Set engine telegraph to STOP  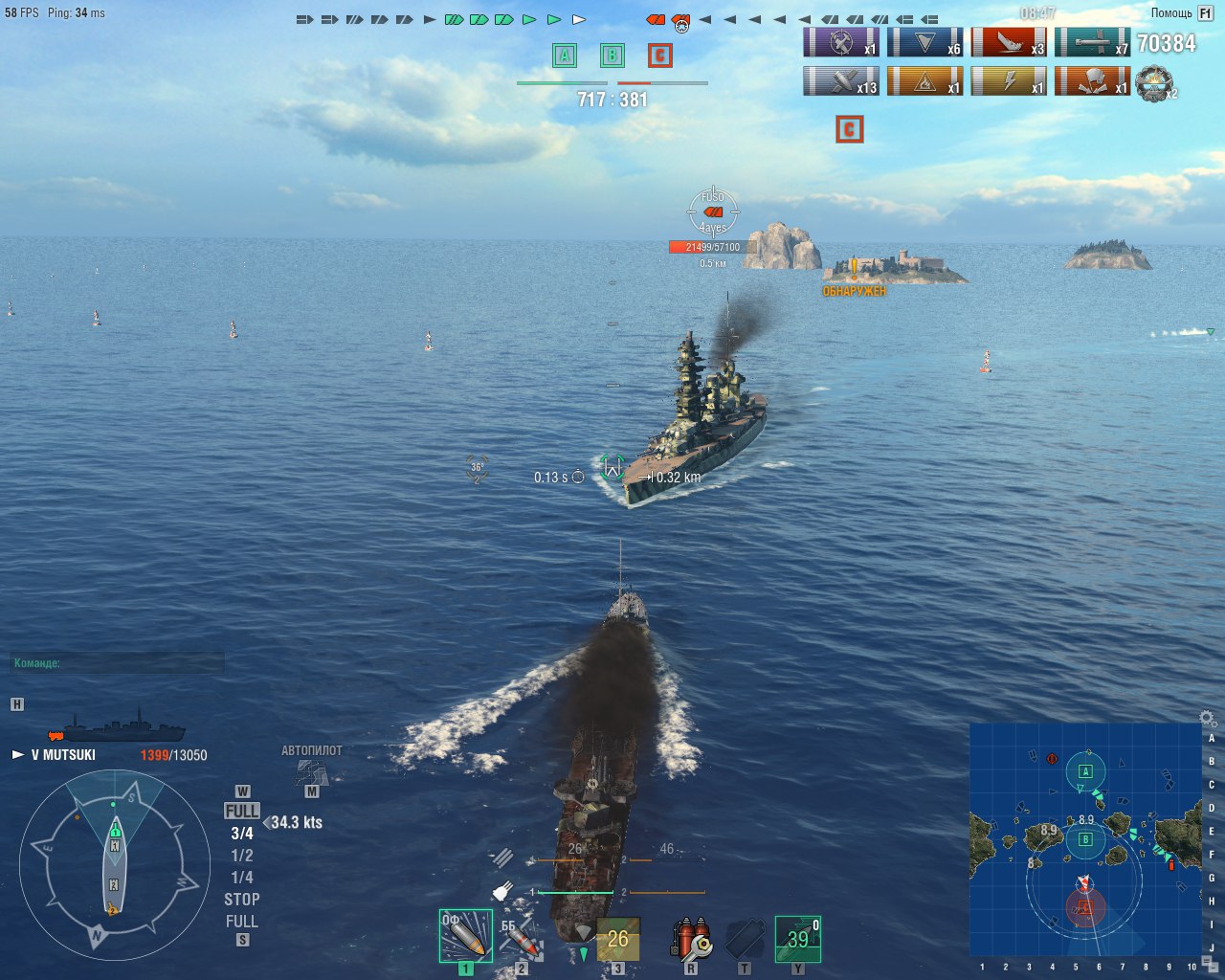[241, 900]
